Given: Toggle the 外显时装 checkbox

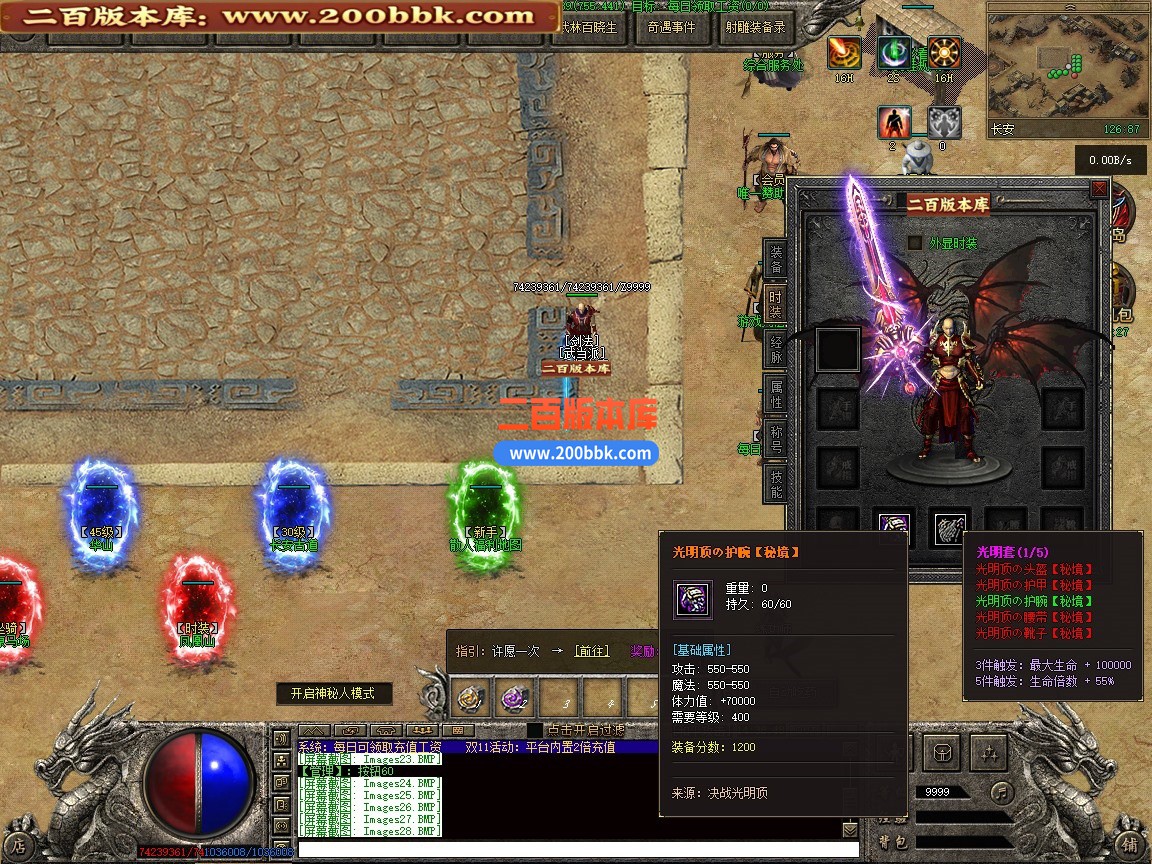Looking at the screenshot, I should click(914, 243).
